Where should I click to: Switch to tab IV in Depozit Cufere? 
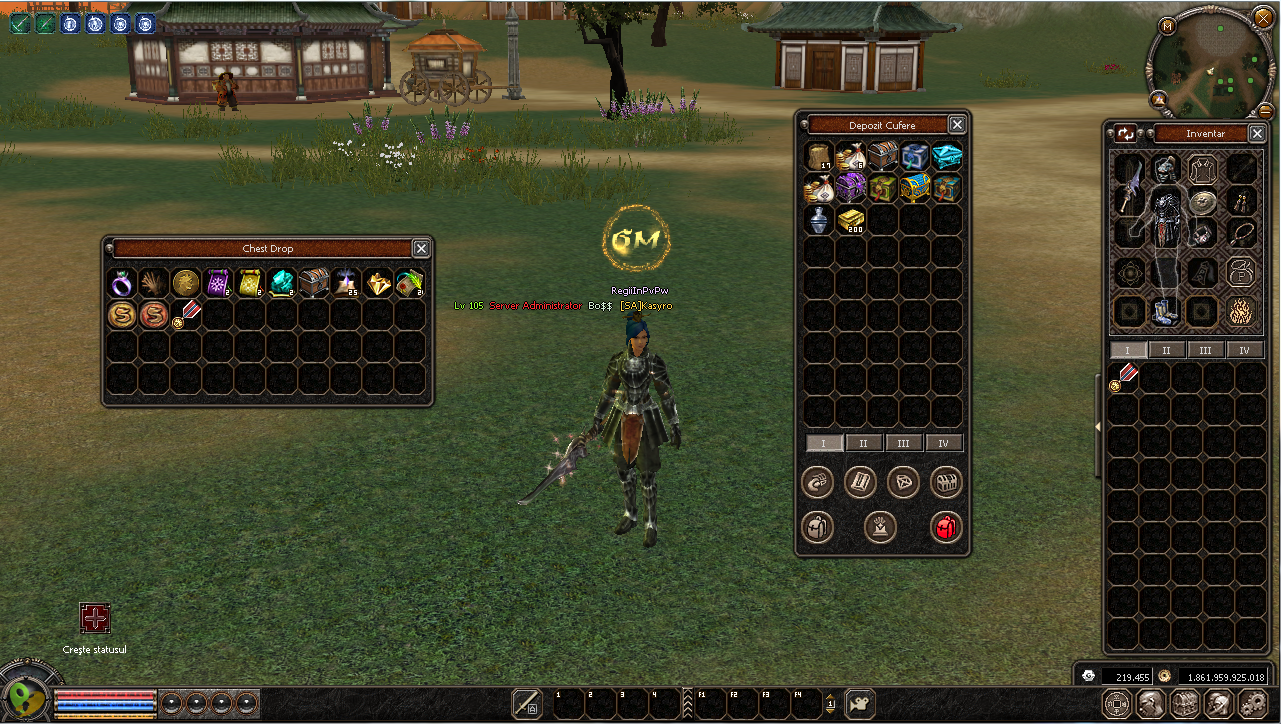pyautogui.click(x=943, y=443)
